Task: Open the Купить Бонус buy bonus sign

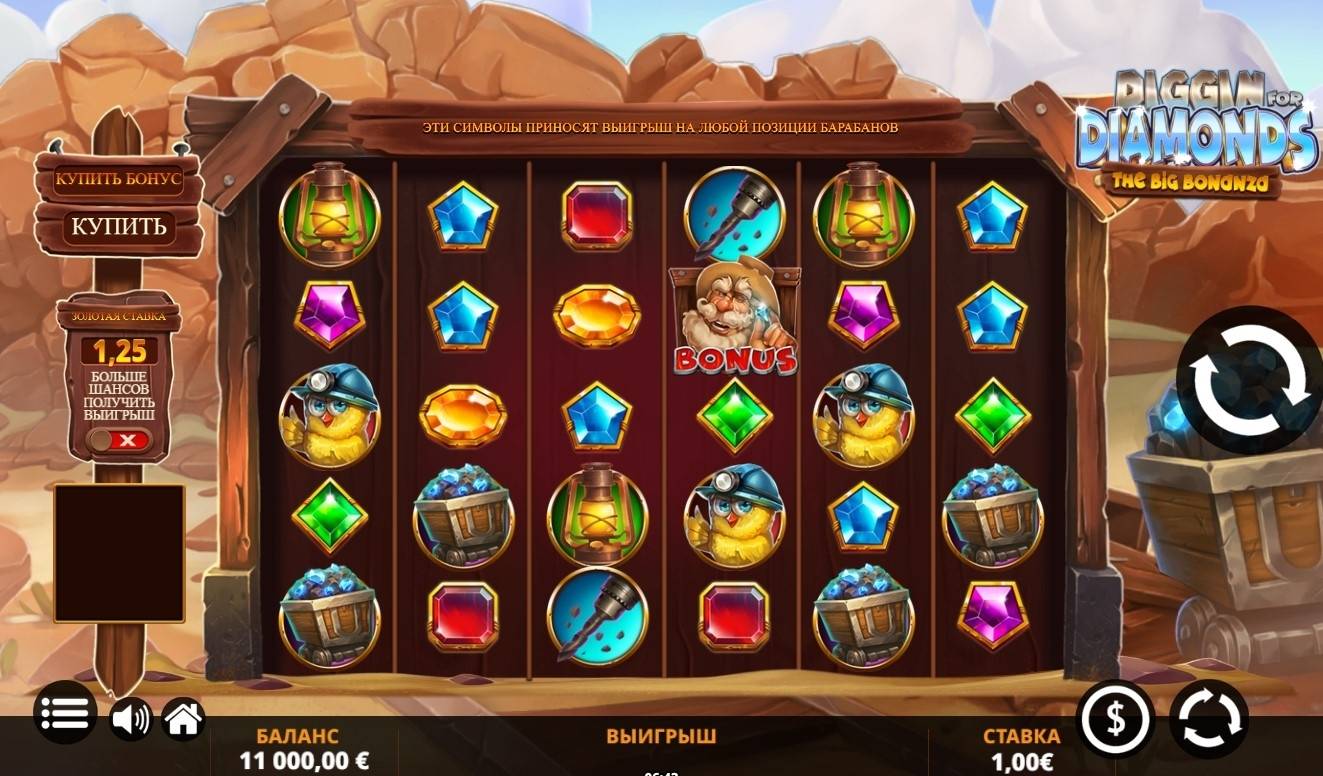Action: click(x=118, y=180)
